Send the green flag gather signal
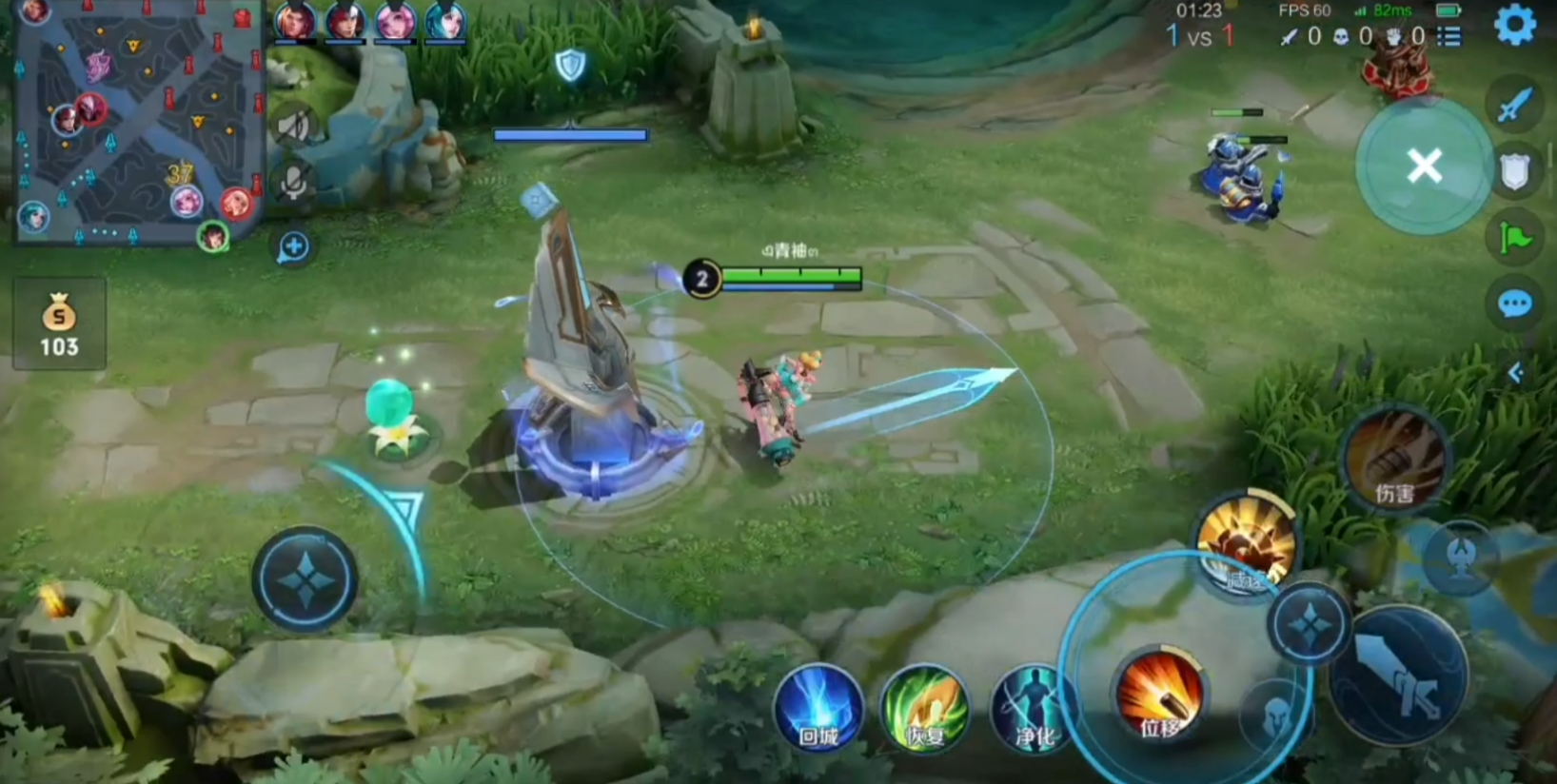The height and width of the screenshot is (784, 1557). pyautogui.click(x=1514, y=238)
